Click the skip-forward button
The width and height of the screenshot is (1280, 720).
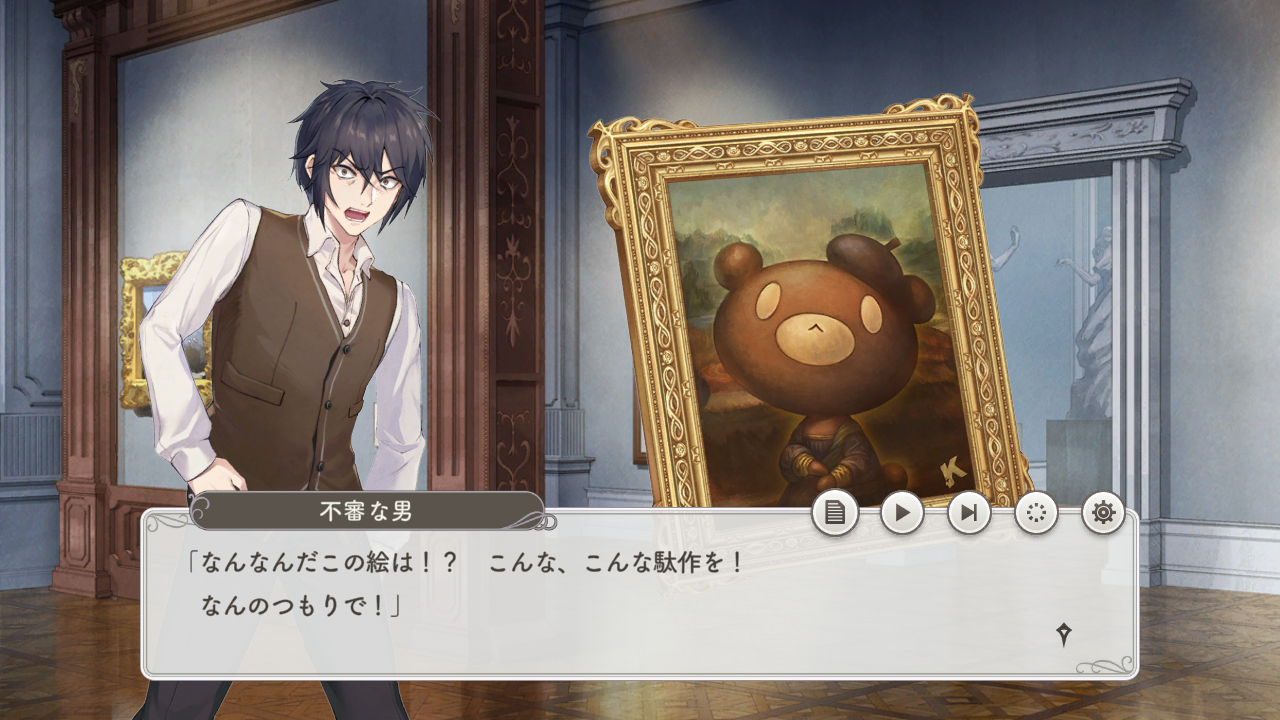tap(969, 513)
